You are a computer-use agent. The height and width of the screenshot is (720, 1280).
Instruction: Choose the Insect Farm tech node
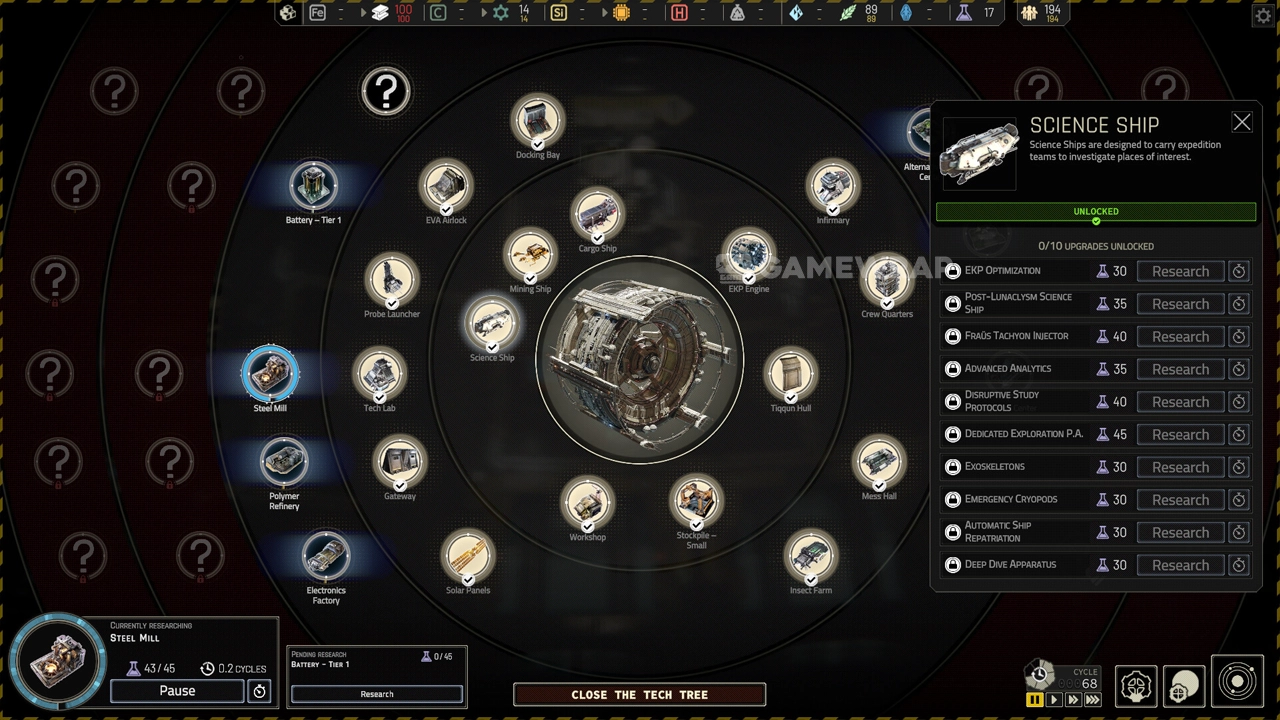click(810, 556)
